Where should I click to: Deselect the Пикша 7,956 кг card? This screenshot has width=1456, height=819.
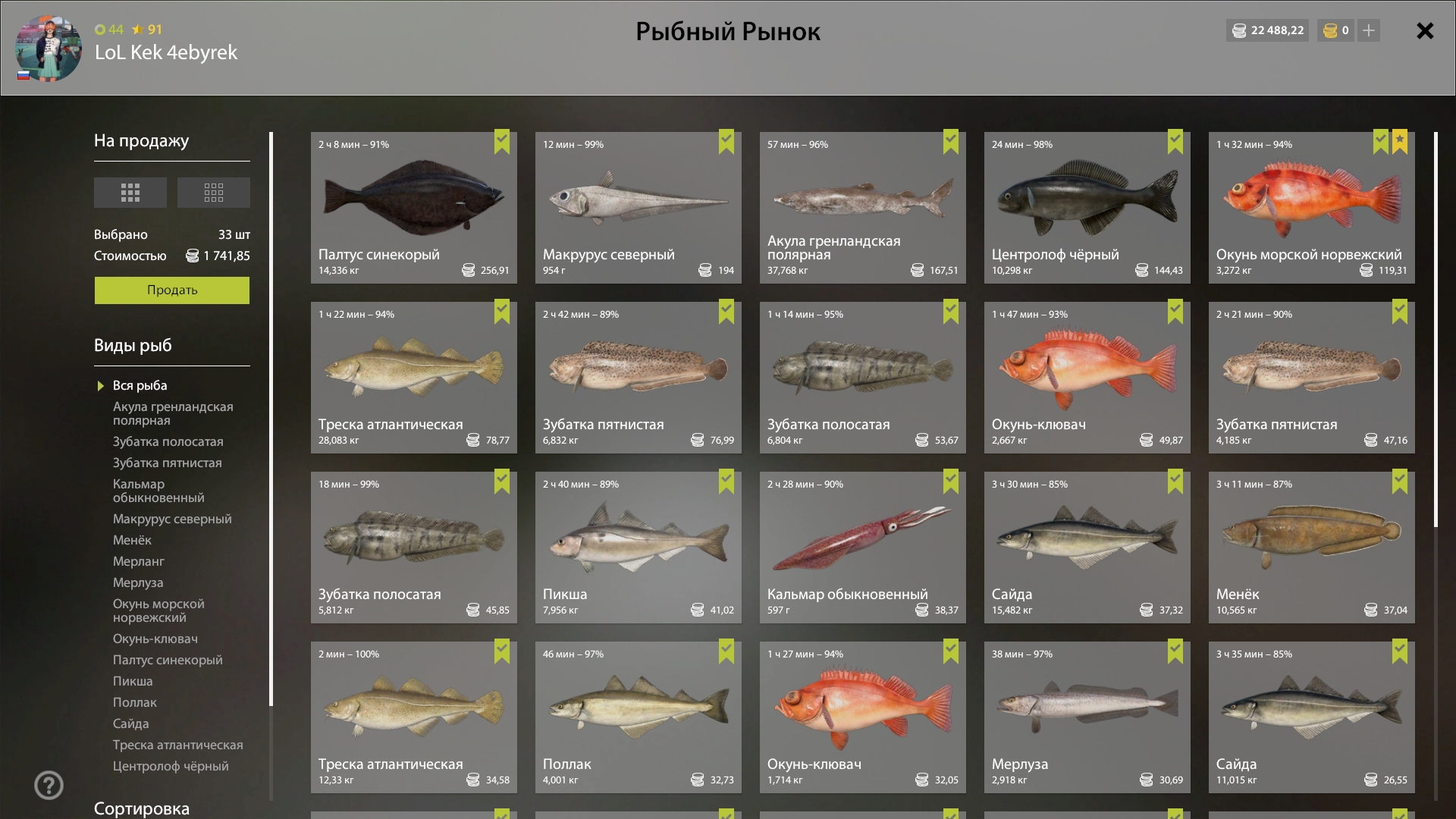(638, 548)
